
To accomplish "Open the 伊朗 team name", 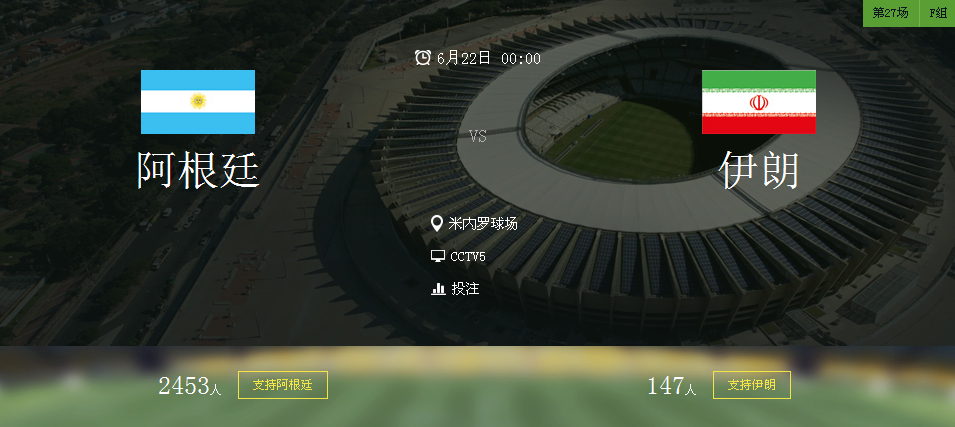I will tap(759, 171).
